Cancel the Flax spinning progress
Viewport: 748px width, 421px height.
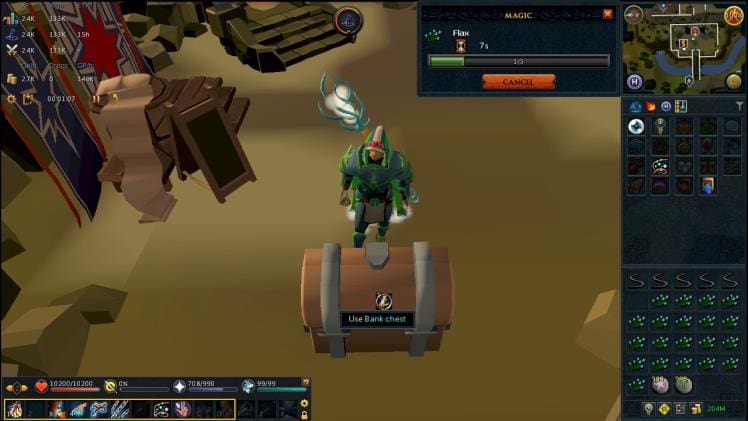[x=518, y=82]
